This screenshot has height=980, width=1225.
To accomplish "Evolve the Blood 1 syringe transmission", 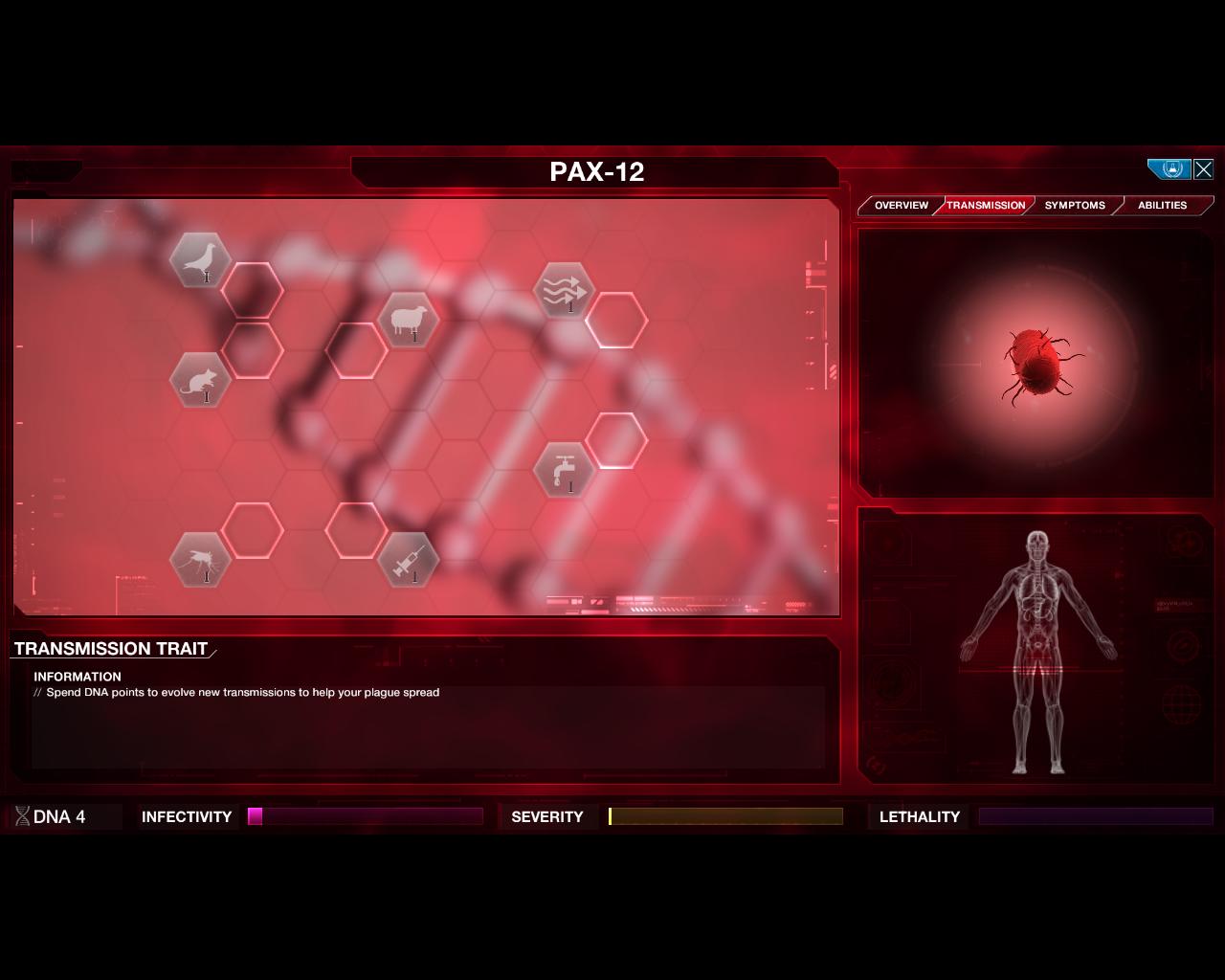I will click(x=409, y=561).
